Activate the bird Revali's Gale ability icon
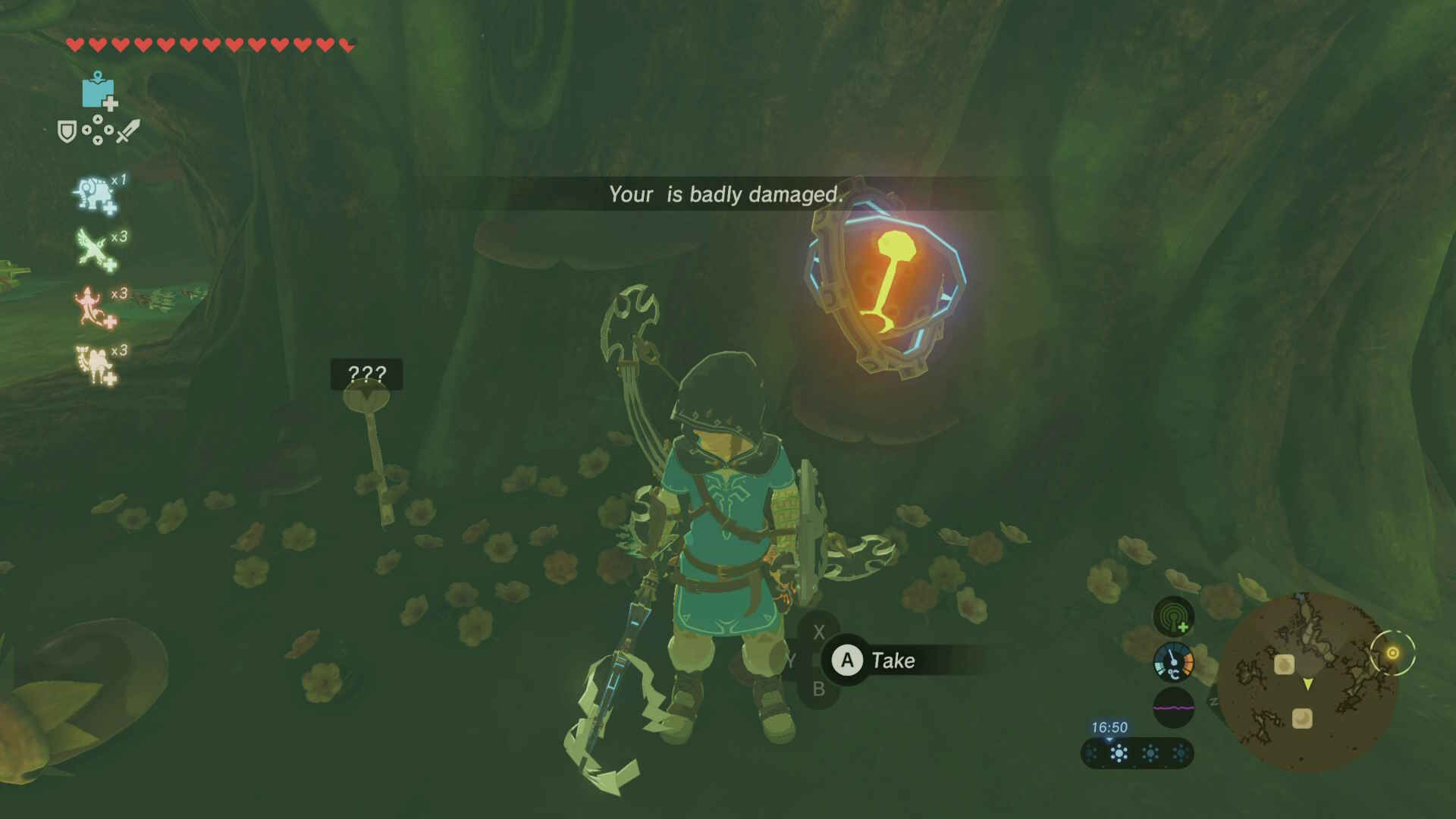 pyautogui.click(x=94, y=249)
